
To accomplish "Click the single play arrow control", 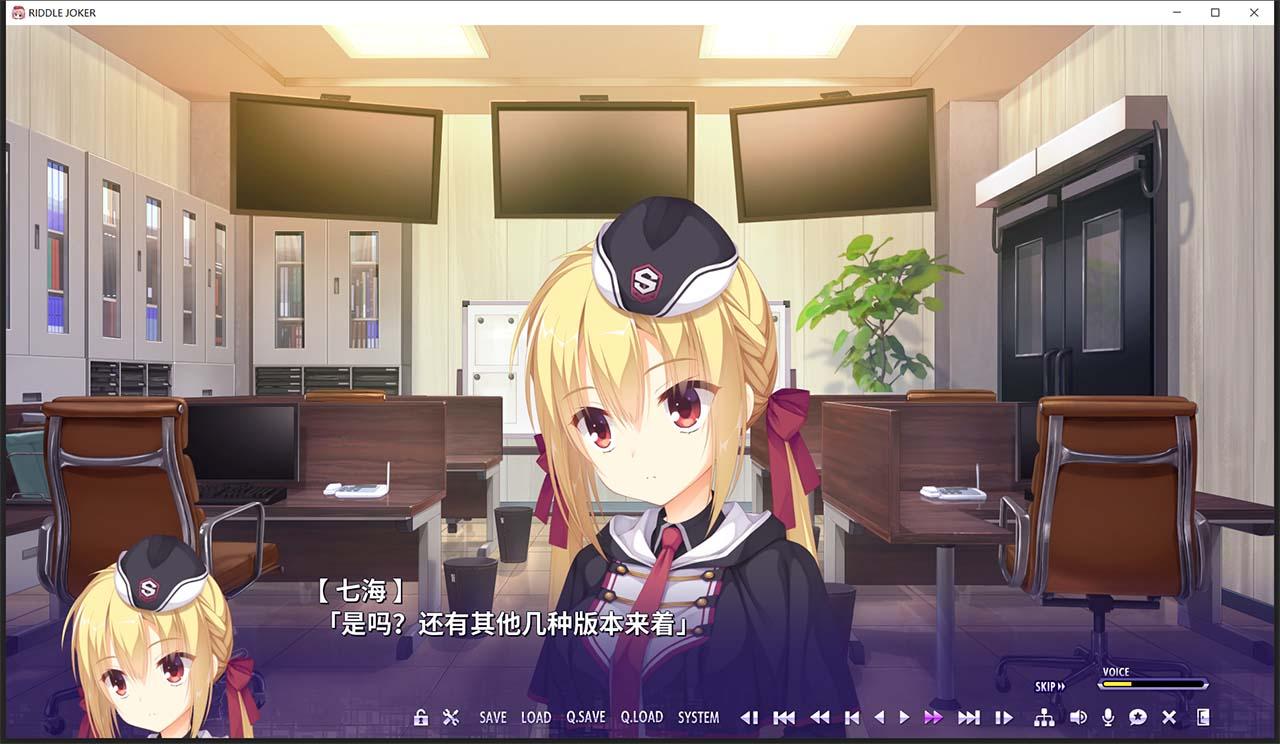I will (904, 718).
